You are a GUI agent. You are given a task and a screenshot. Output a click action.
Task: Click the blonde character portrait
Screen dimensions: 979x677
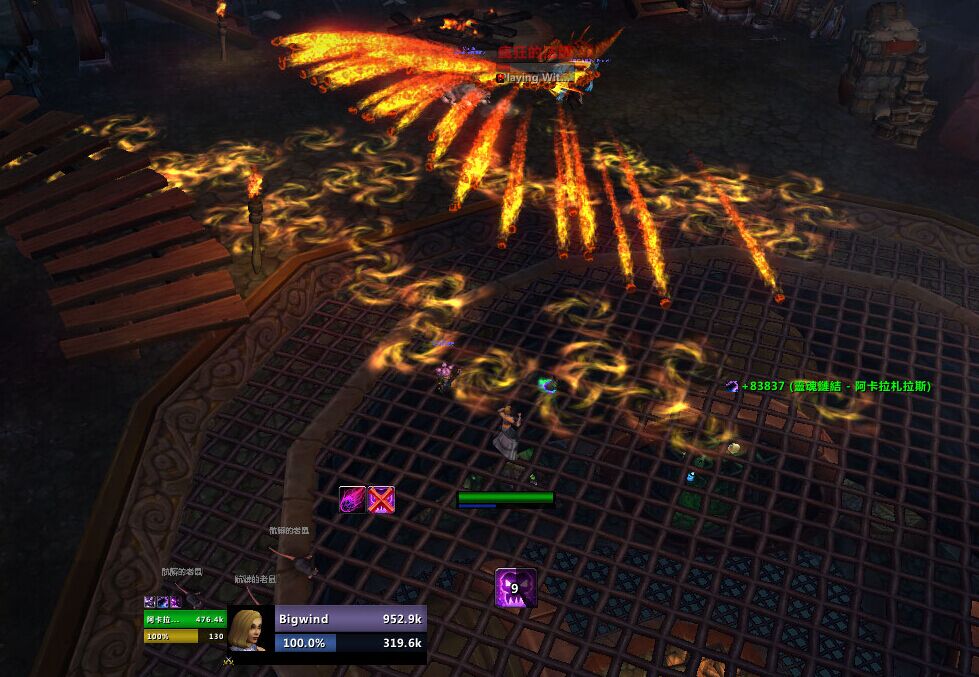[251, 631]
